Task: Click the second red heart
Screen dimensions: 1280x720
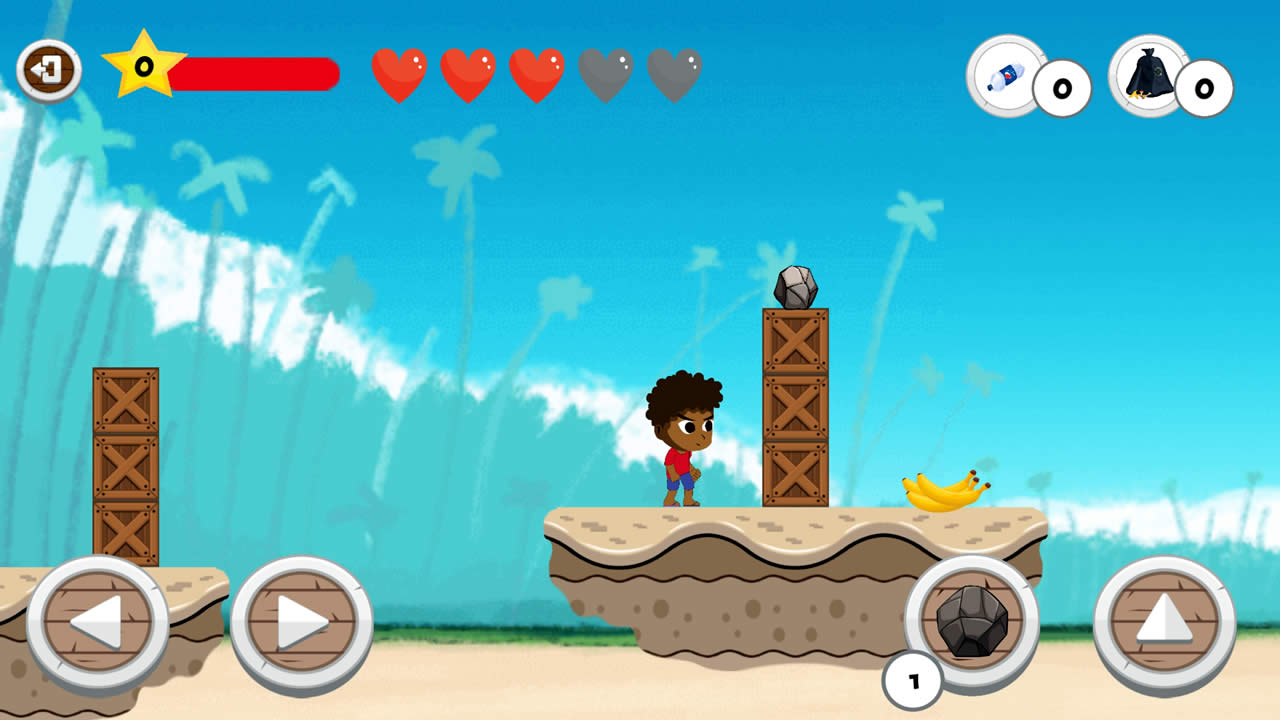Action: point(470,72)
